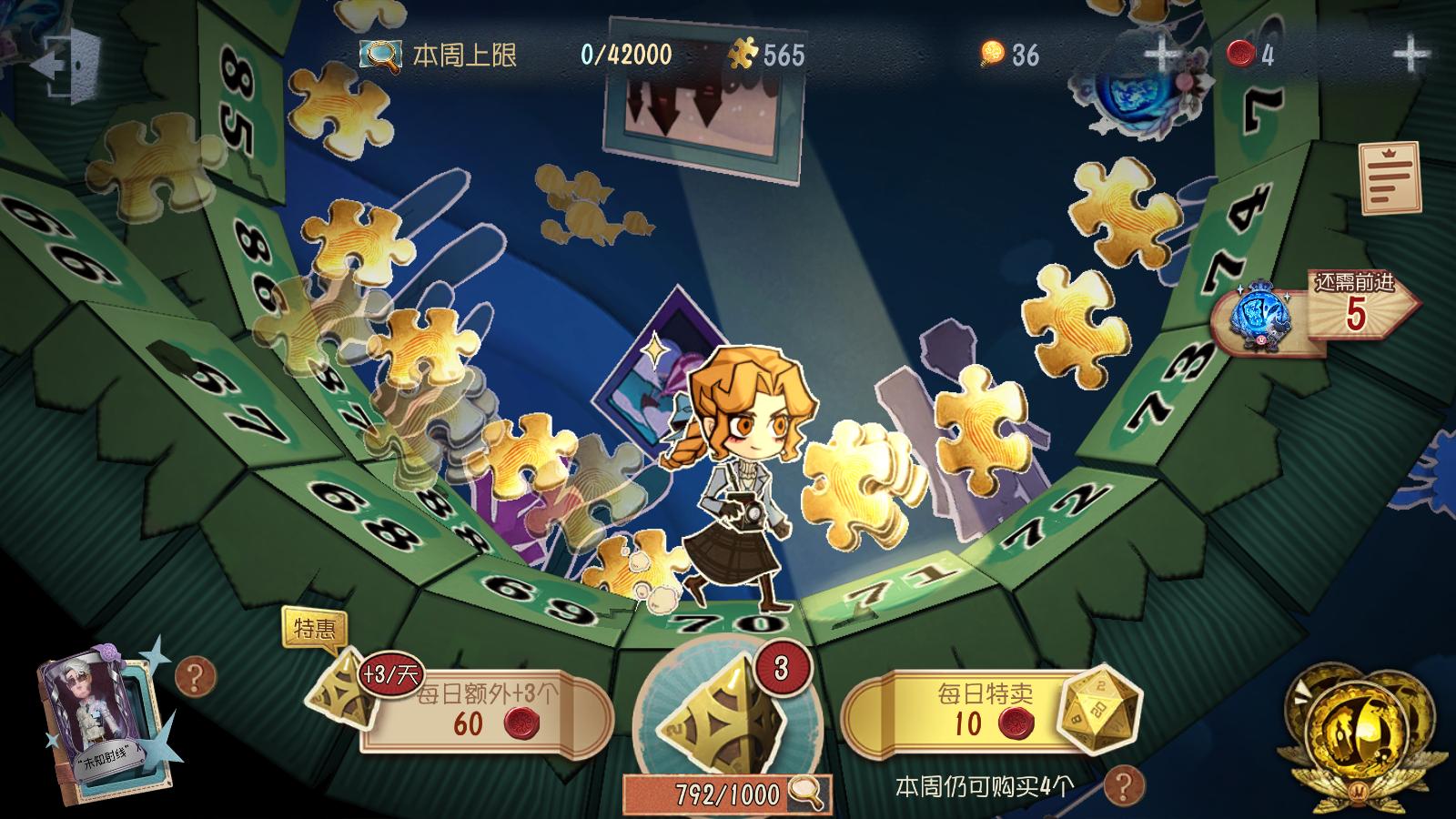Image resolution: width=1456 pixels, height=819 pixels.
Task: Add more orange fragments with the plus button
Action: click(1161, 56)
